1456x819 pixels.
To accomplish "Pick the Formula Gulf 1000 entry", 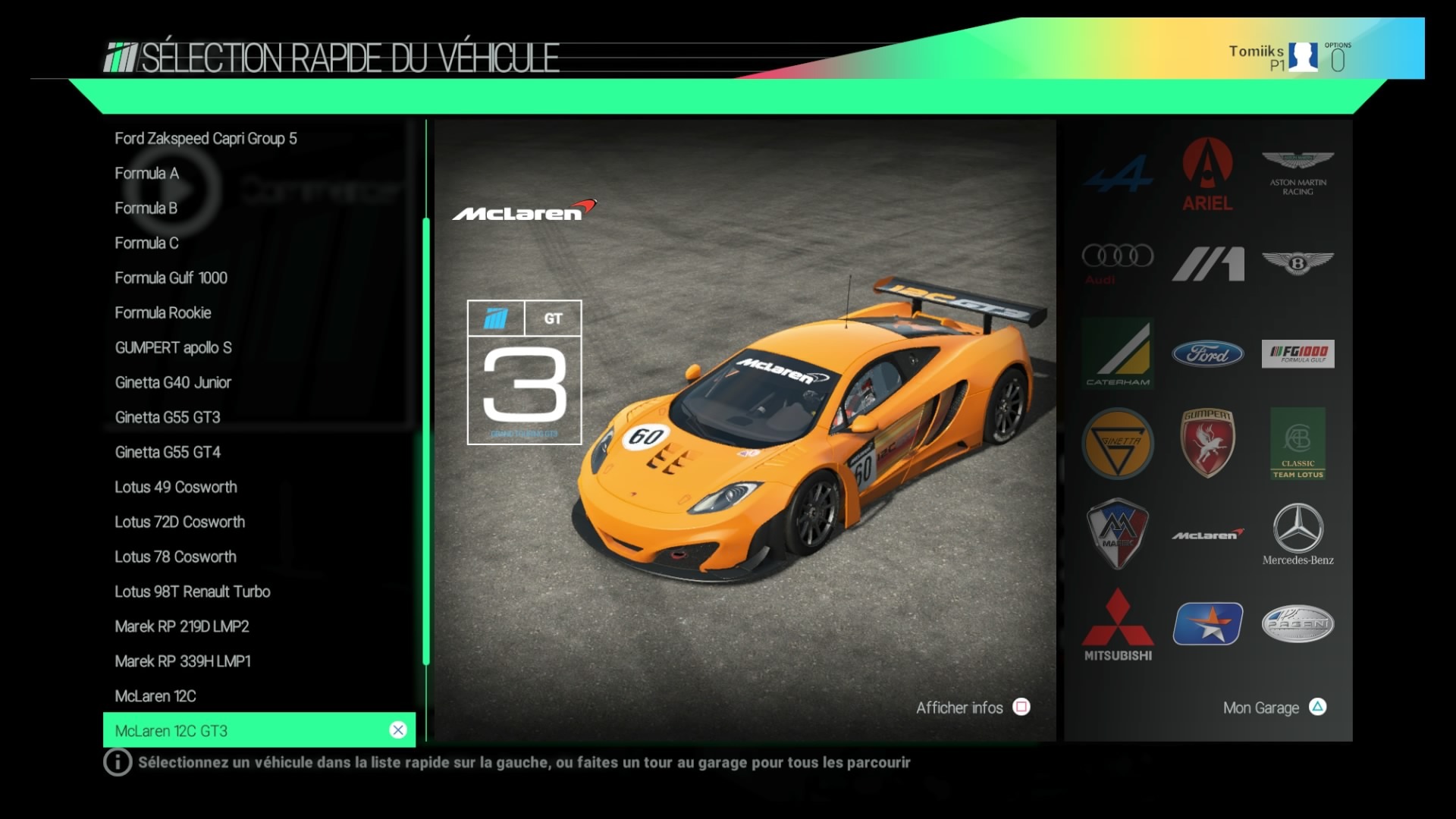I will click(x=171, y=278).
